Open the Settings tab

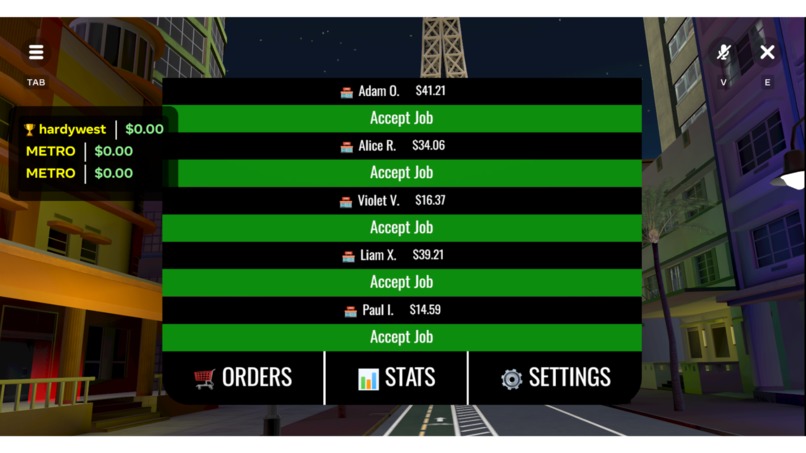555,378
